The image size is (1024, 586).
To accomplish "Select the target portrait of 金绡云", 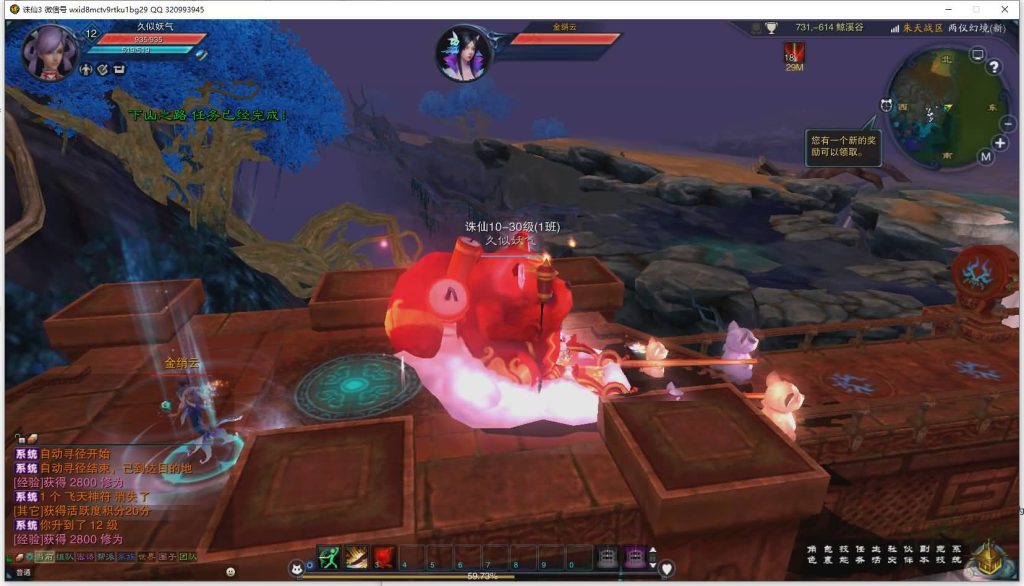I will [464, 53].
